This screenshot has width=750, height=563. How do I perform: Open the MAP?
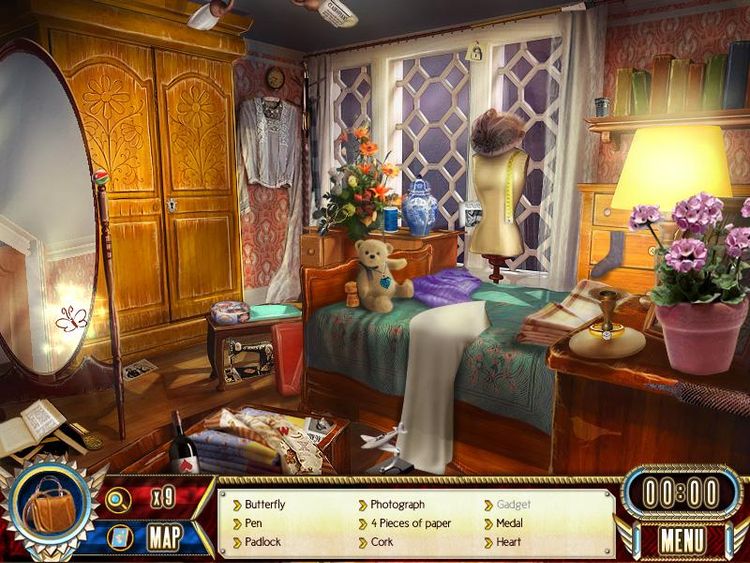point(164,537)
